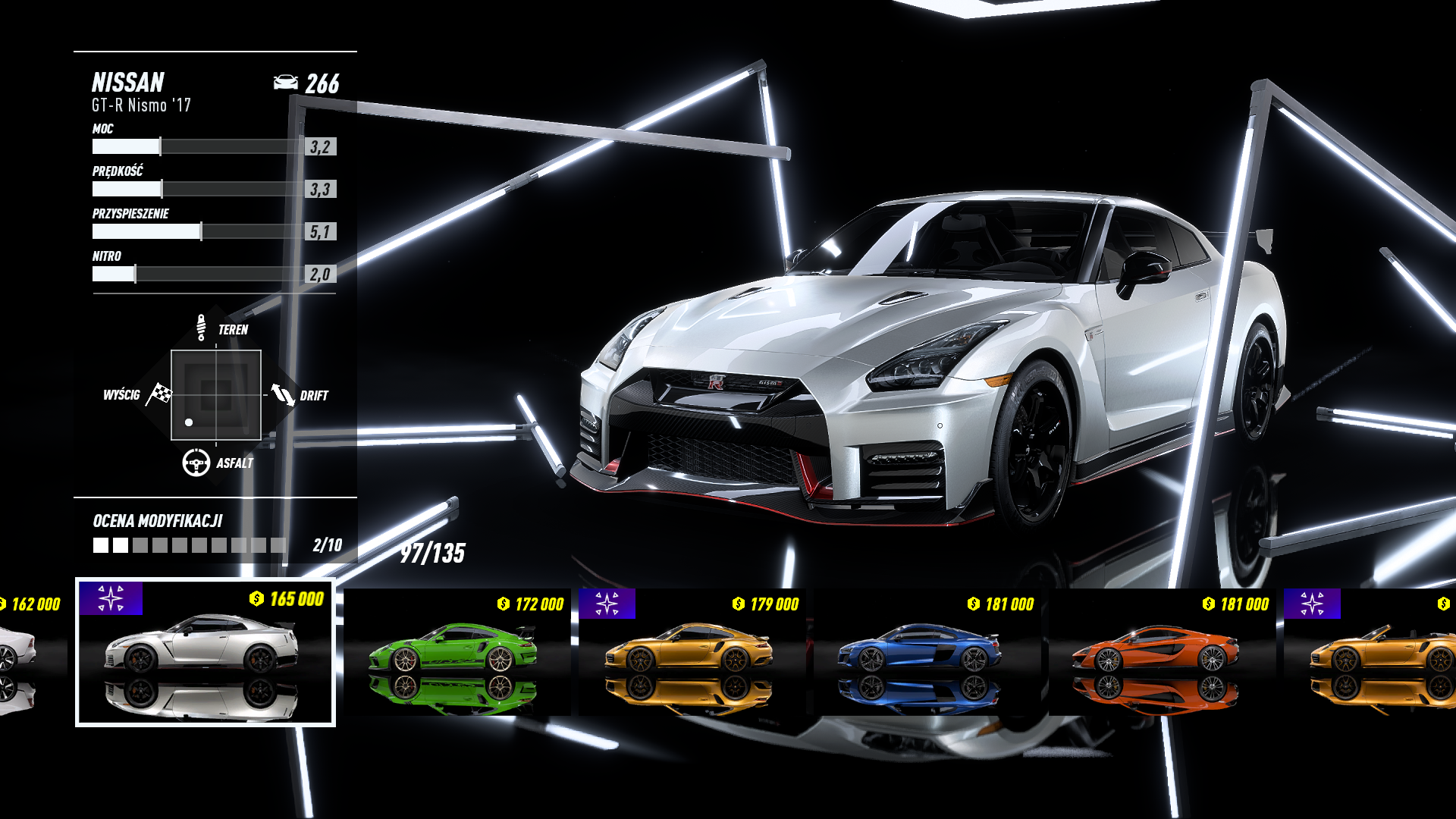Pick the yellow coupe priced 179 000
This screenshot has width=1456, height=819.
[x=692, y=652]
